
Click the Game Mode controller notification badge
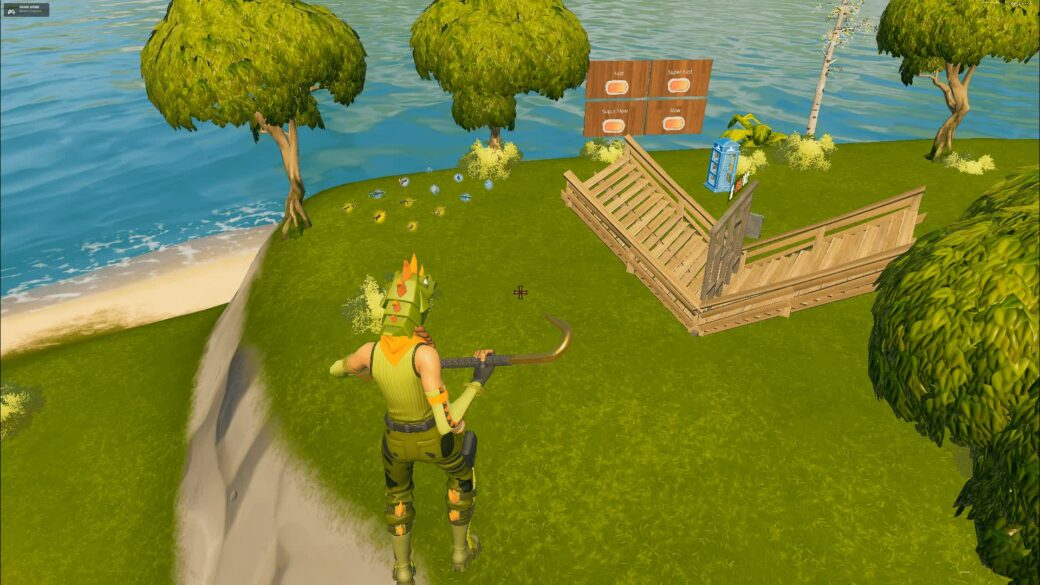(x=26, y=10)
